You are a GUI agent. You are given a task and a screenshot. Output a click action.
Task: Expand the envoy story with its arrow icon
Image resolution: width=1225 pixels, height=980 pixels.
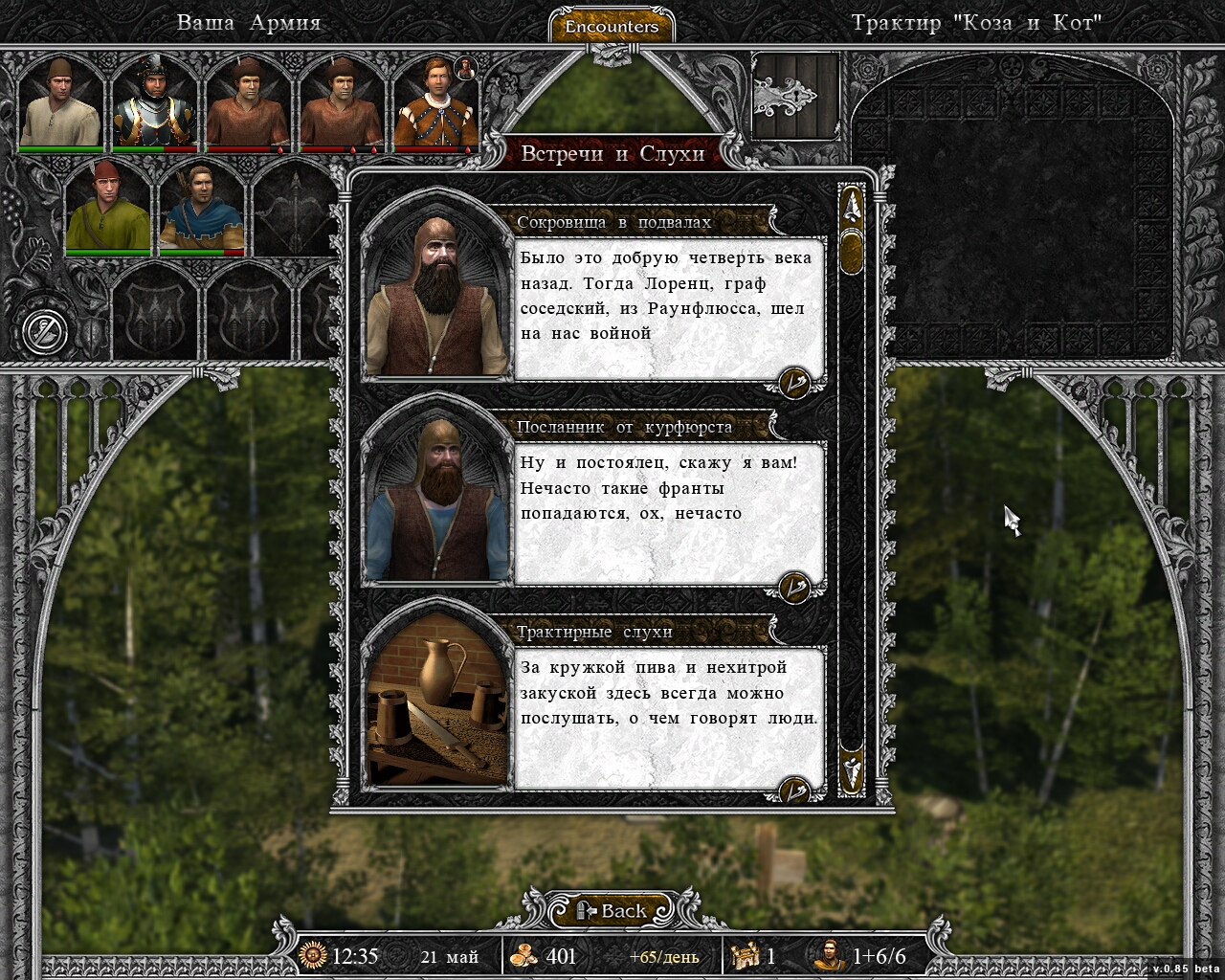click(x=794, y=587)
